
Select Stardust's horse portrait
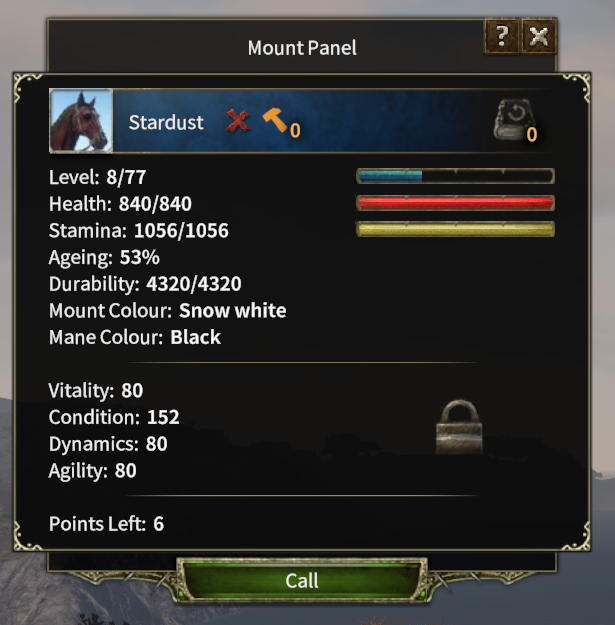click(x=80, y=122)
